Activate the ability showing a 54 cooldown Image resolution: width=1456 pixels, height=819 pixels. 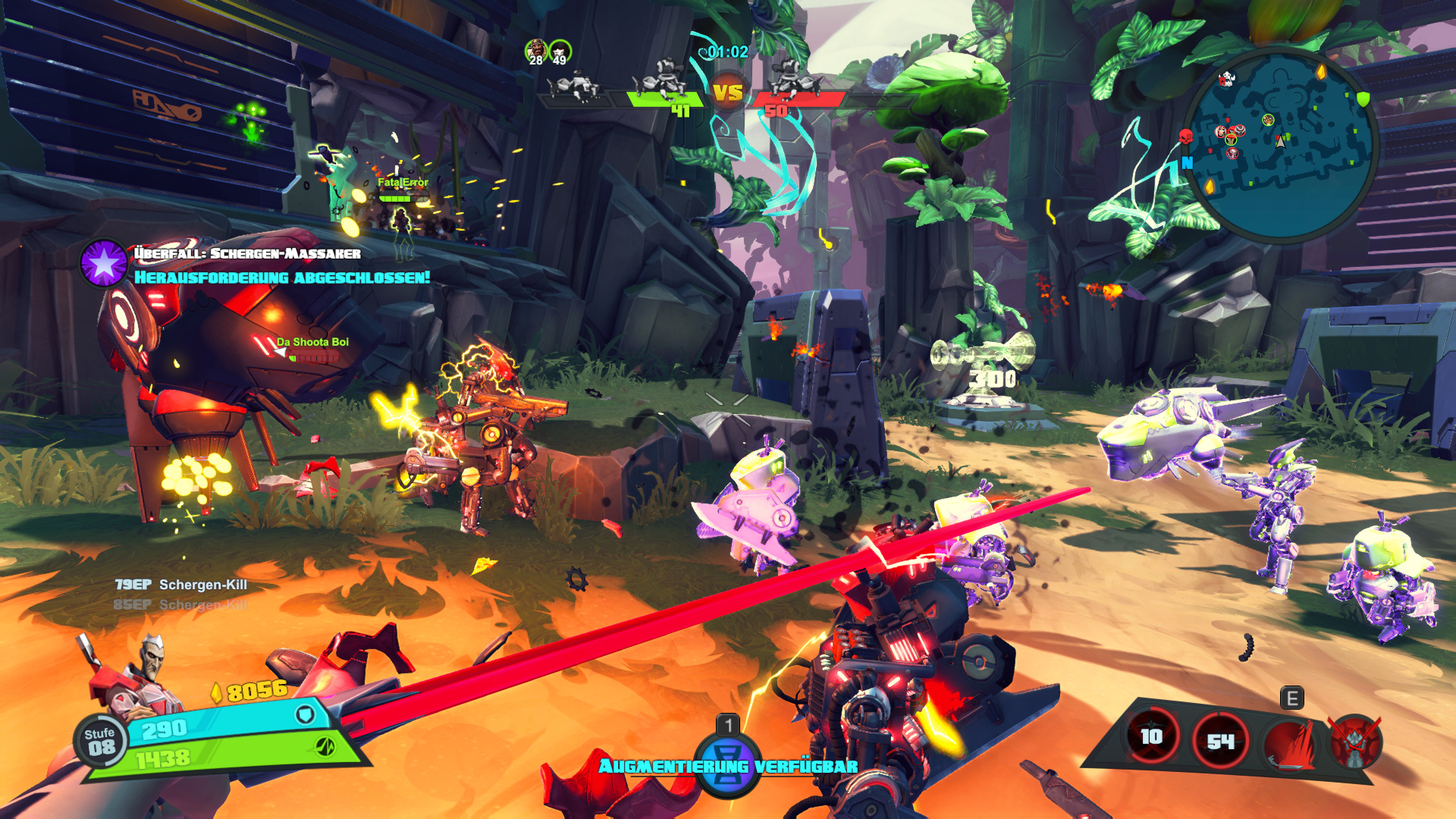pos(1220,740)
